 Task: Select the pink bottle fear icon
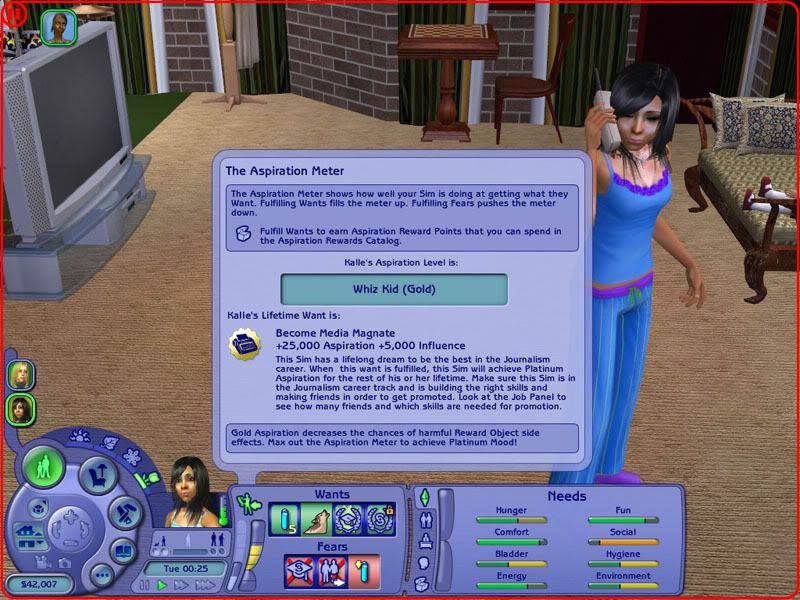(x=365, y=572)
